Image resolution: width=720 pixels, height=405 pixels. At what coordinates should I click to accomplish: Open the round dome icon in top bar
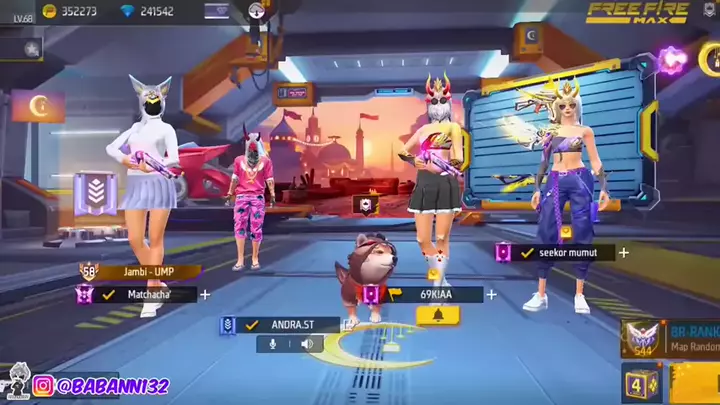(256, 11)
